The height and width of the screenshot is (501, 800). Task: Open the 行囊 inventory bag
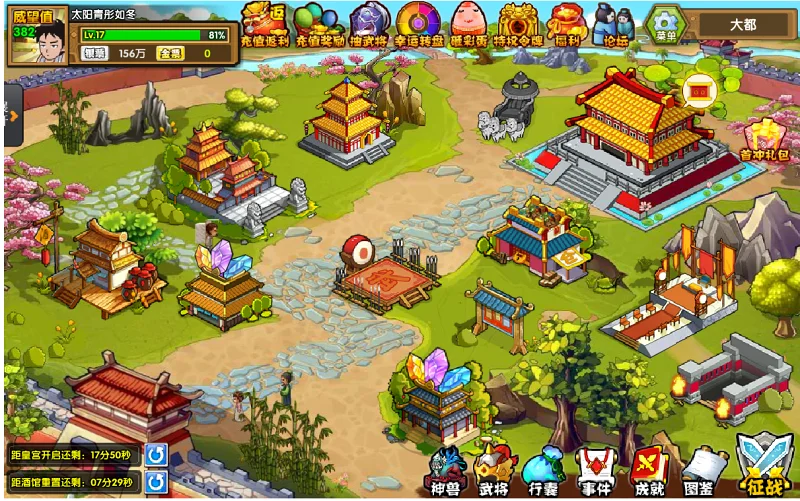point(545,472)
